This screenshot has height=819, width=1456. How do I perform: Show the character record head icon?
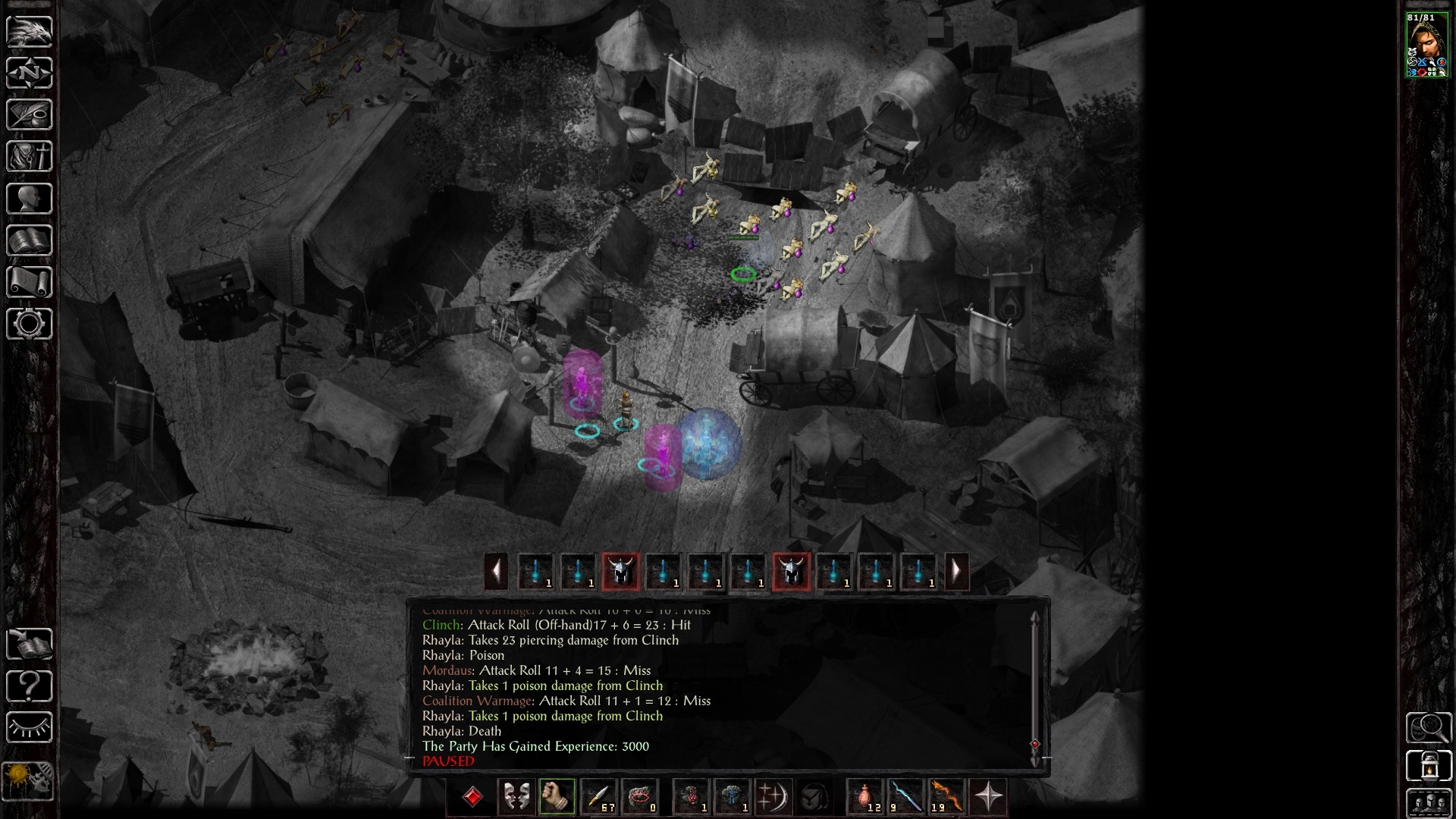point(30,199)
